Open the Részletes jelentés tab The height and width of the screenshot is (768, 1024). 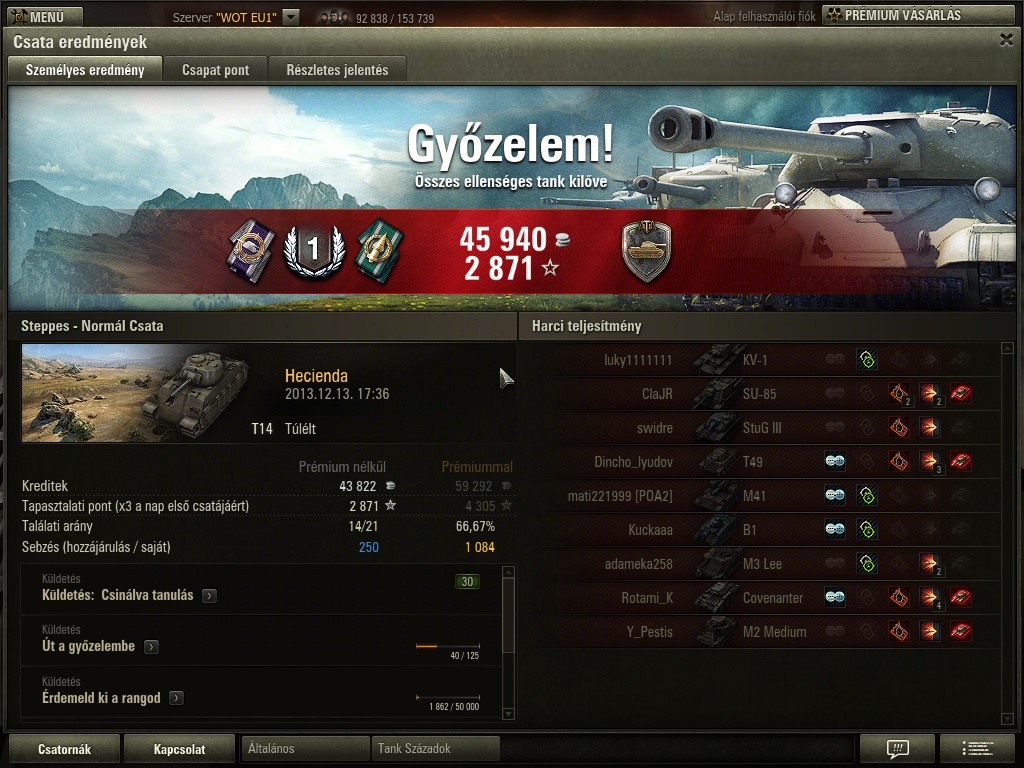click(337, 70)
